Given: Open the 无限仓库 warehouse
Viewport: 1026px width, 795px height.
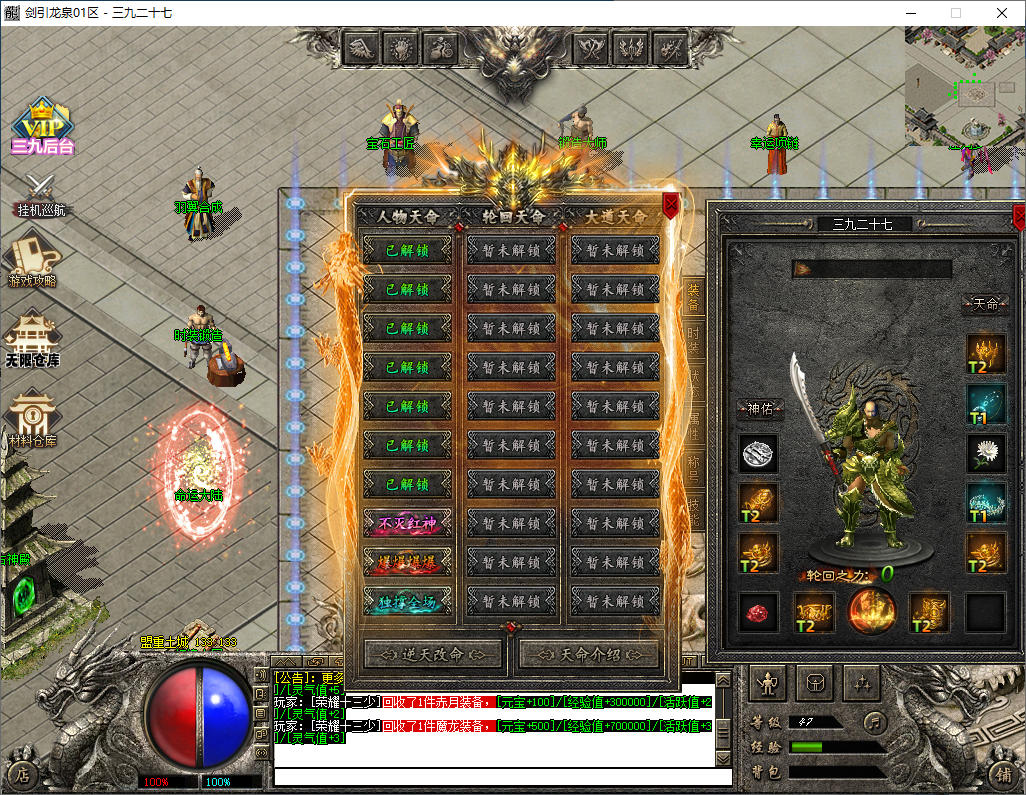Looking at the screenshot, I should pyautogui.click(x=33, y=338).
